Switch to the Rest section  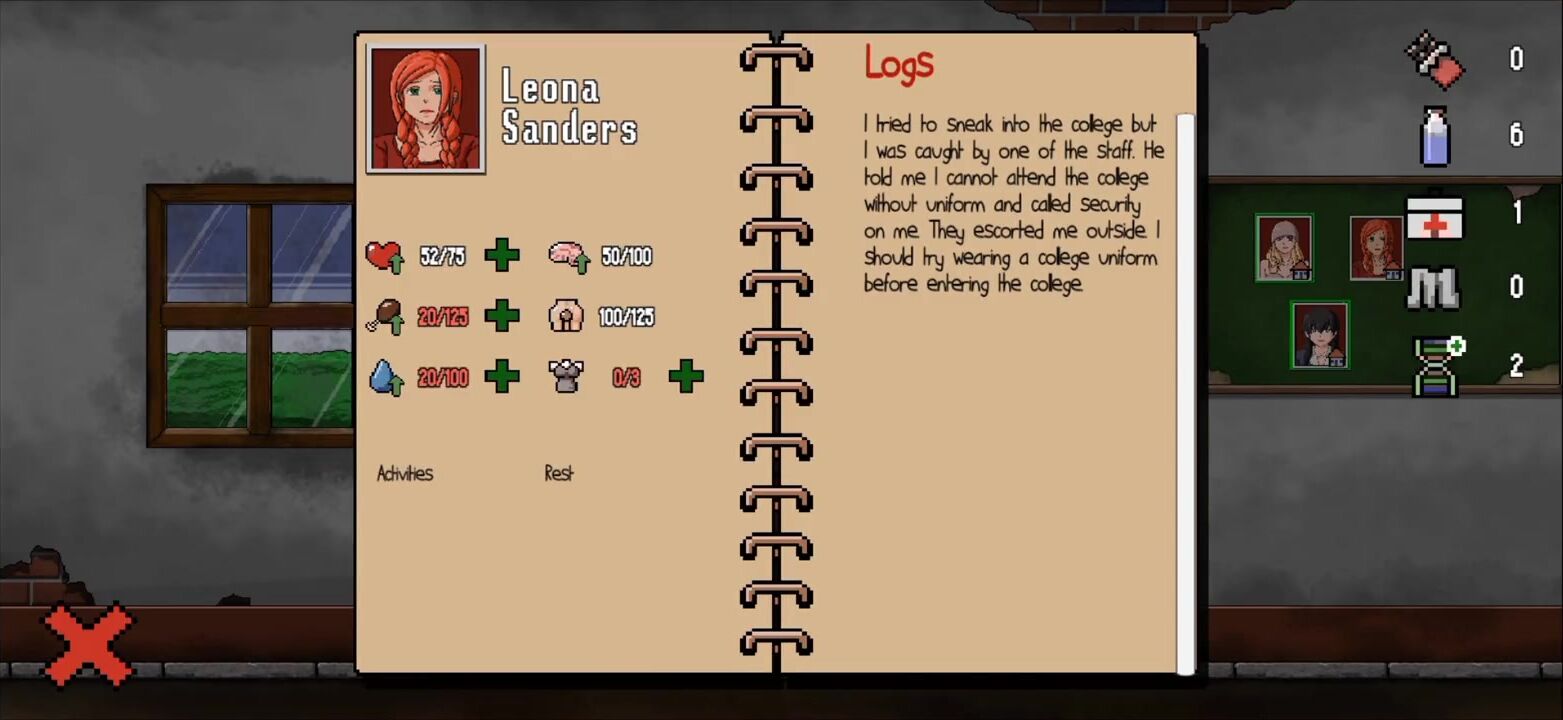pos(559,473)
